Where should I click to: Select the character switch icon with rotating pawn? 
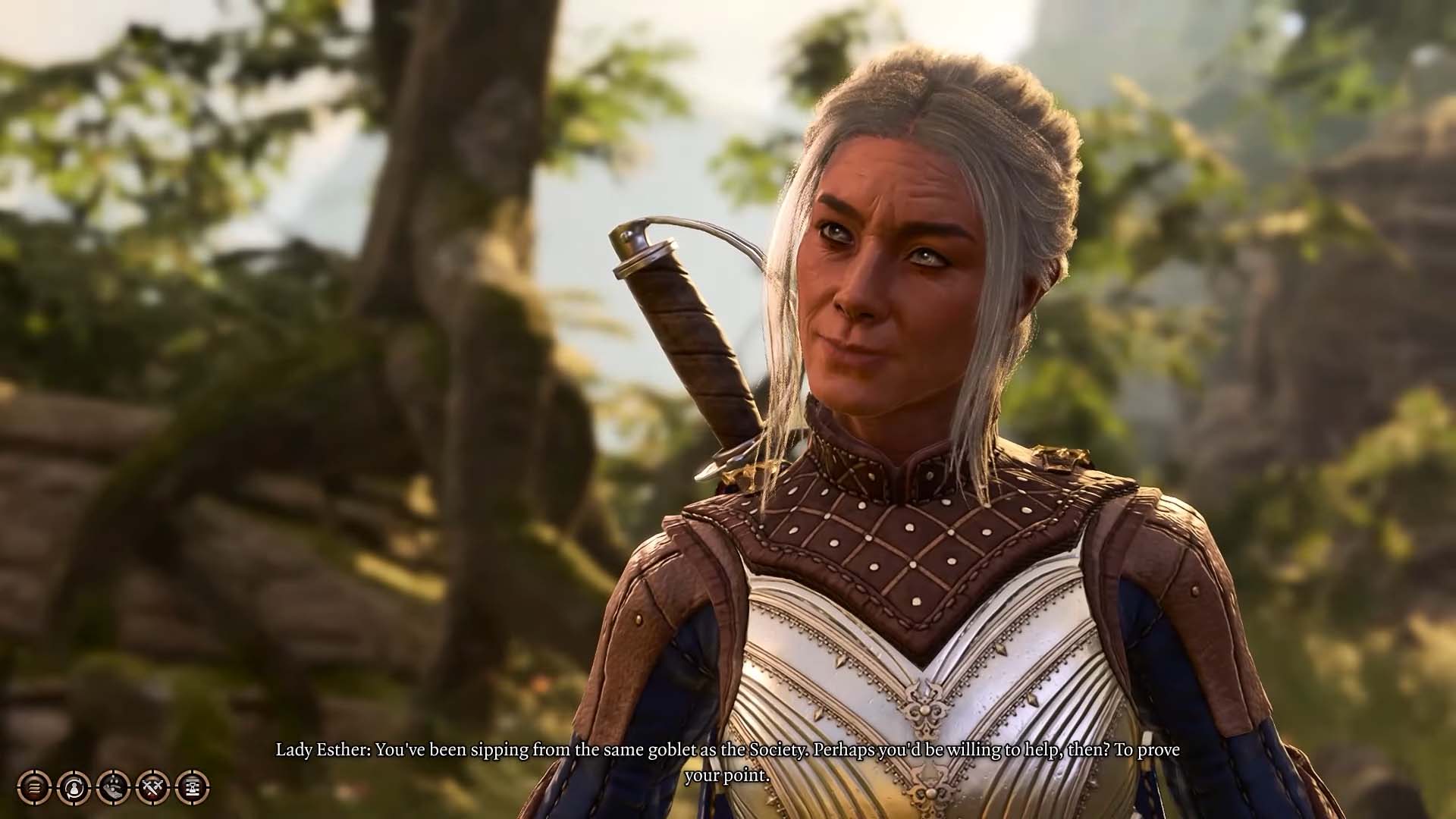tap(73, 787)
